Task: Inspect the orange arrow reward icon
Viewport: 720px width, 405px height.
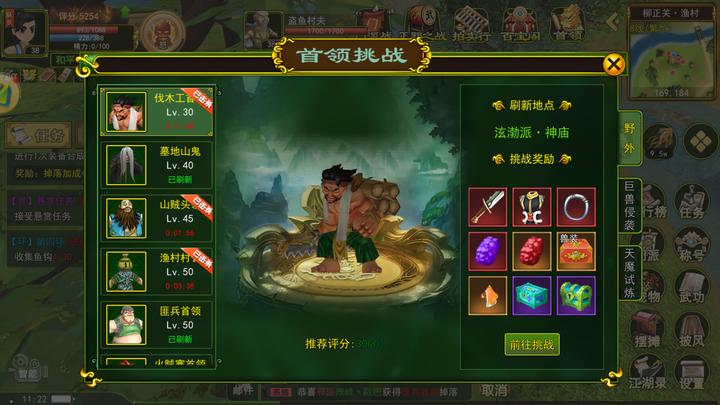Action: click(487, 294)
